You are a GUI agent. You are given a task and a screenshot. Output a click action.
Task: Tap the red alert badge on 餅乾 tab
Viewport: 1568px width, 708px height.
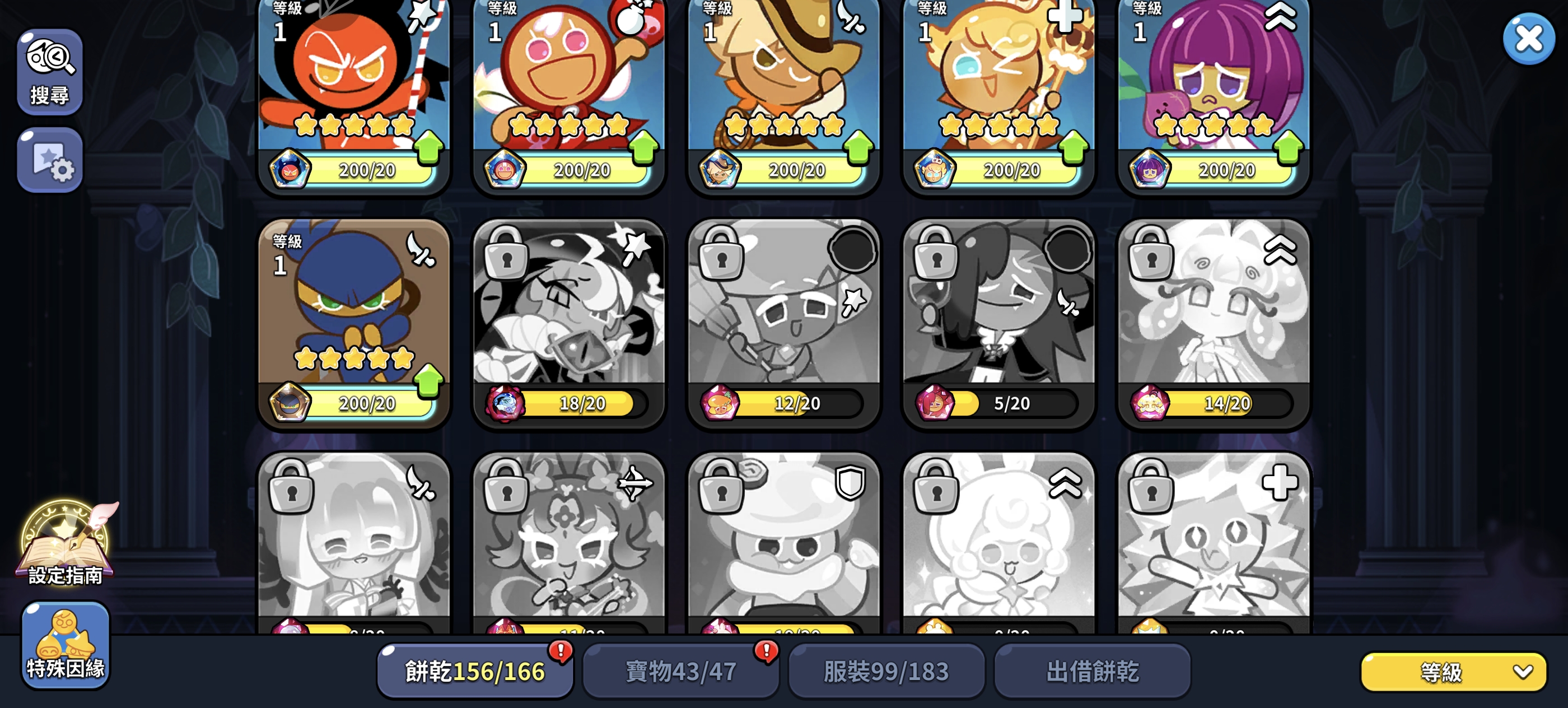click(x=562, y=651)
